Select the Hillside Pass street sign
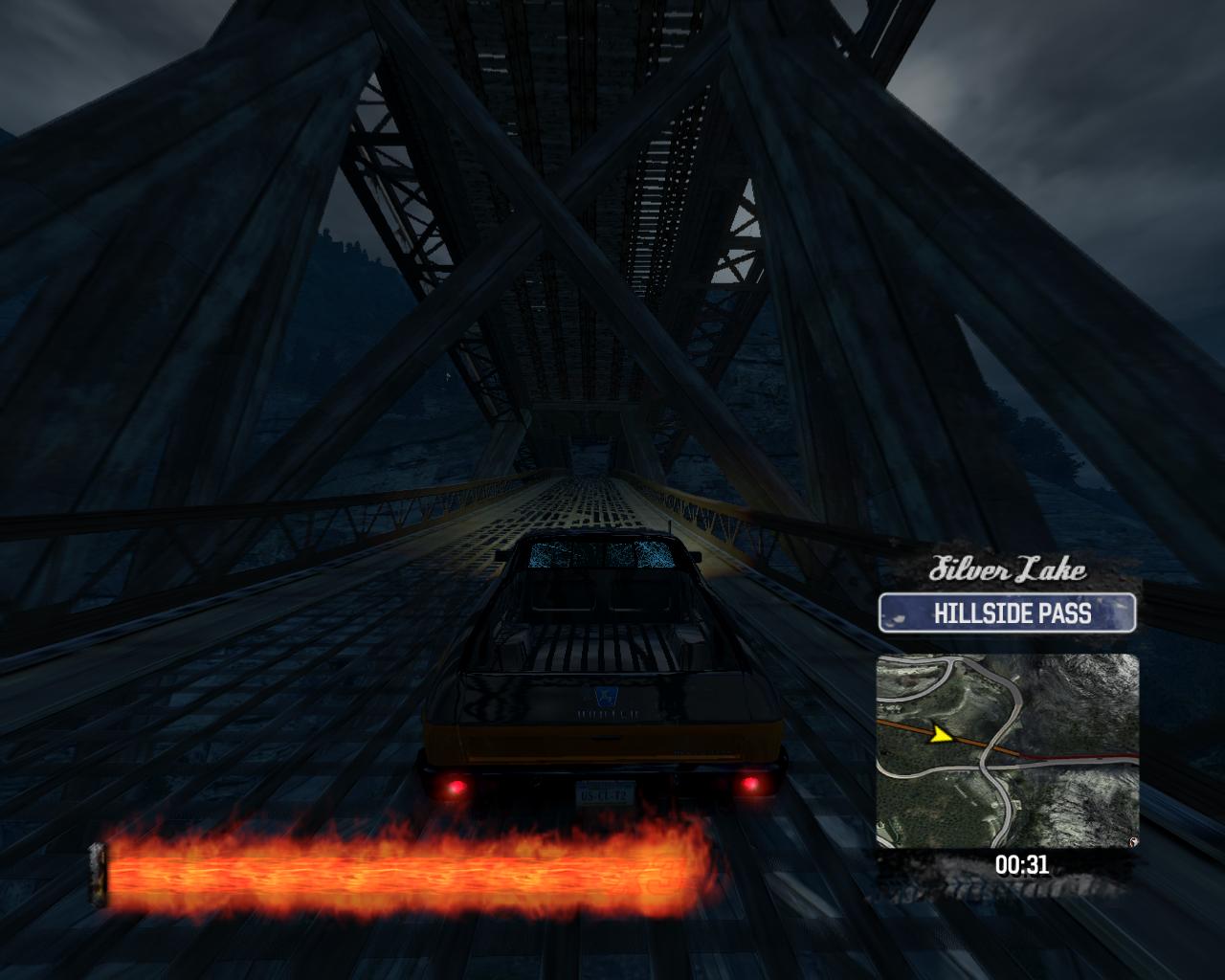The width and height of the screenshot is (1225, 980). 1008,612
